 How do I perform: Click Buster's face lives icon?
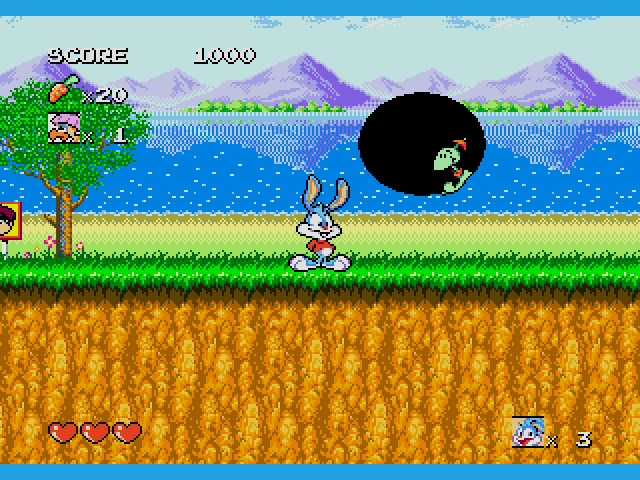point(527,432)
